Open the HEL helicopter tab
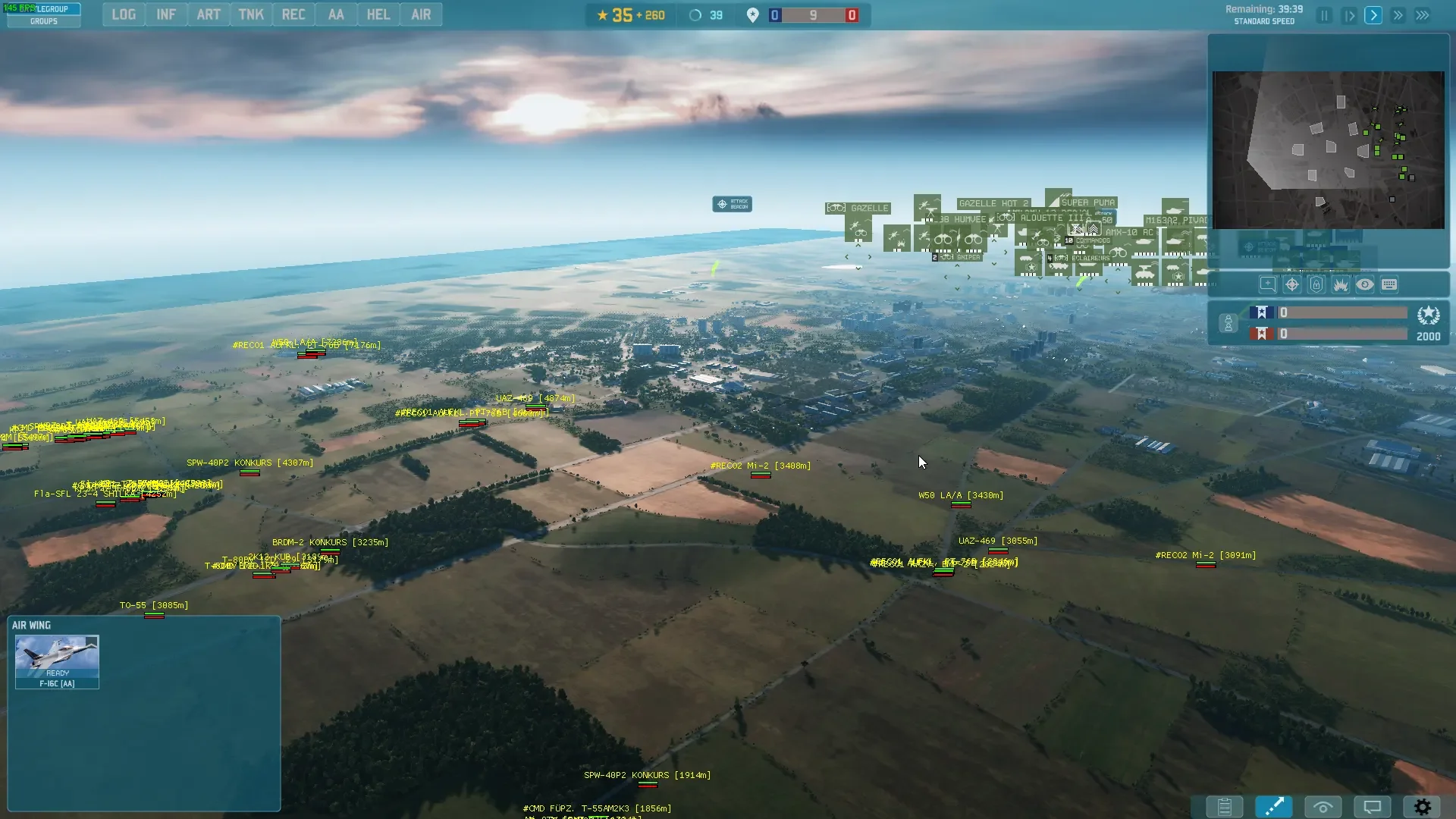 [378, 14]
